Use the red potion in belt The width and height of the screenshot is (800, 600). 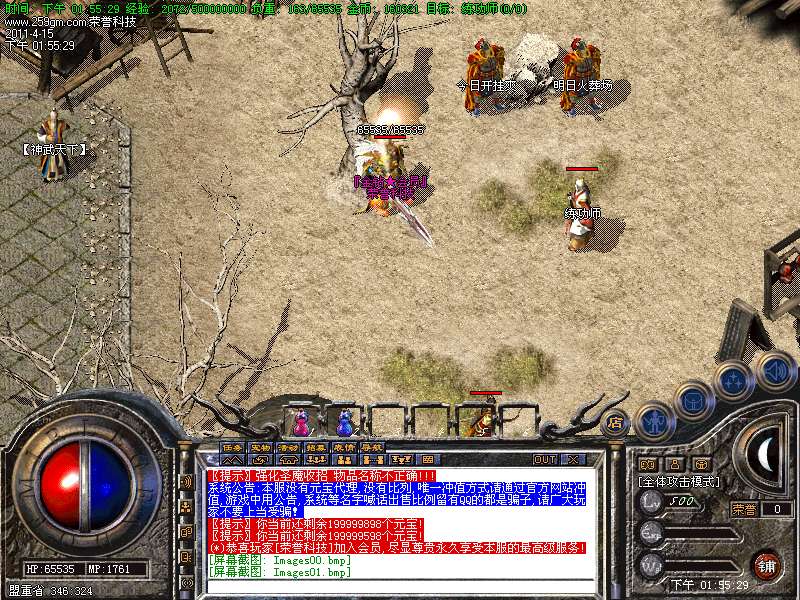point(301,418)
